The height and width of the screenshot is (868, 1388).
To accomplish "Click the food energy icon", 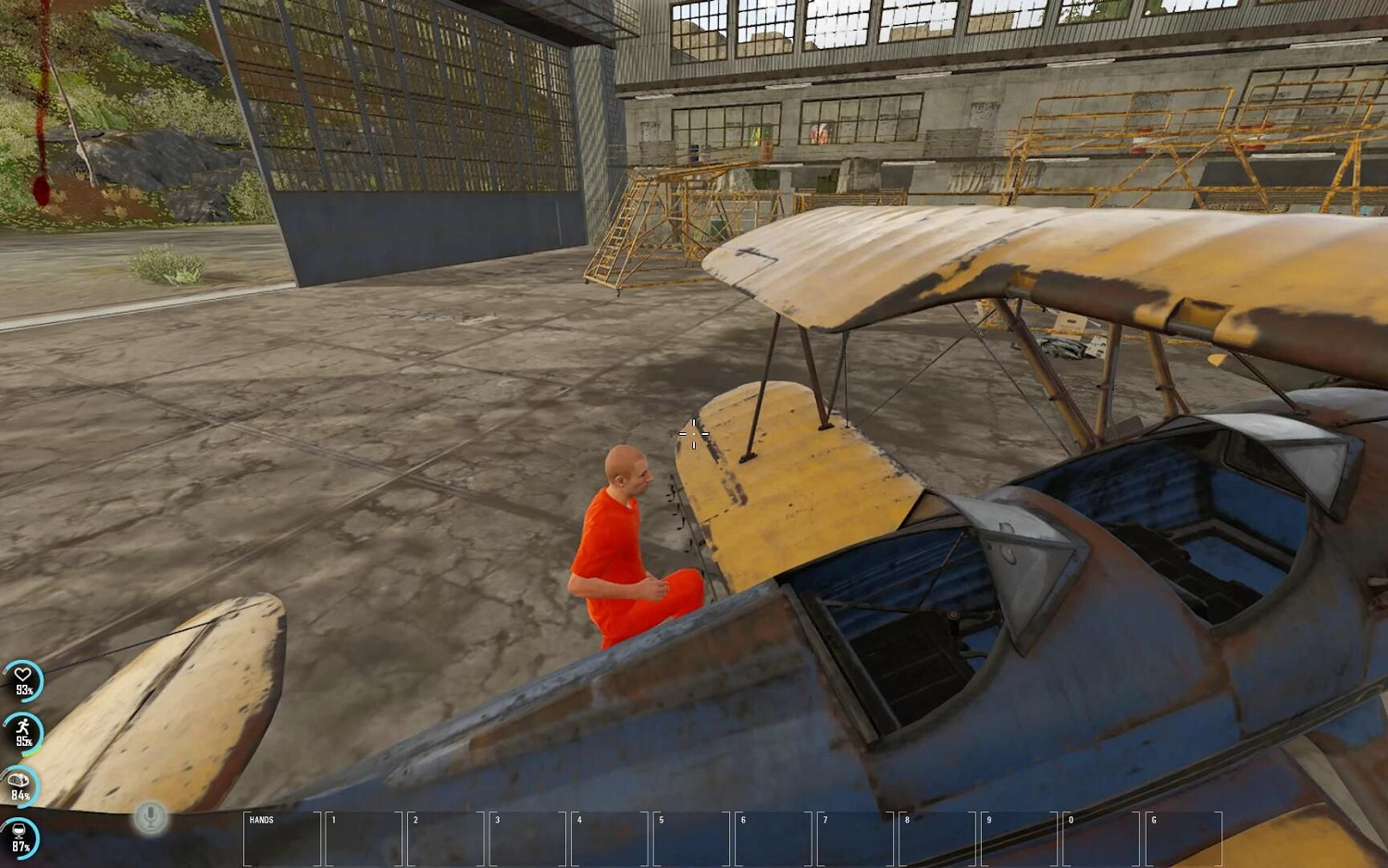I will tap(21, 779).
